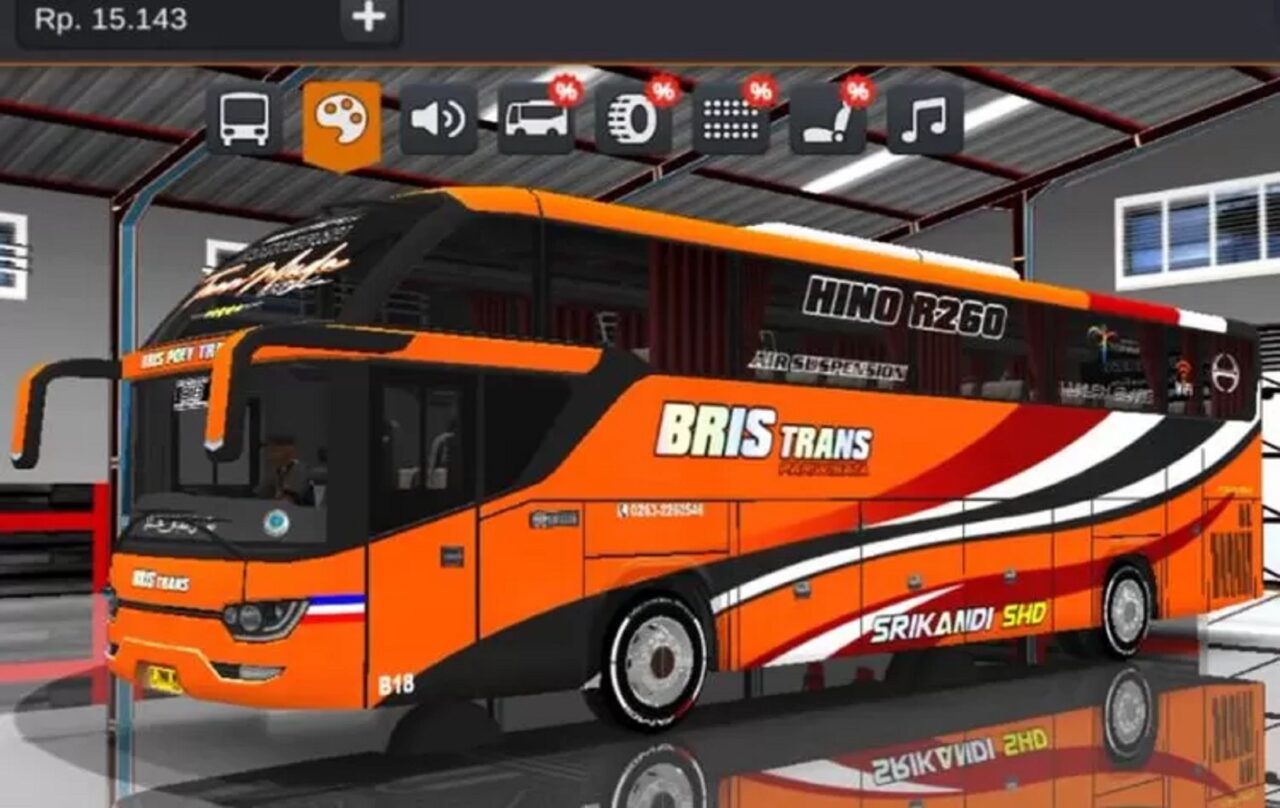Image resolution: width=1280 pixels, height=808 pixels.
Task: Open the lights grid customization icon
Action: pos(729,120)
